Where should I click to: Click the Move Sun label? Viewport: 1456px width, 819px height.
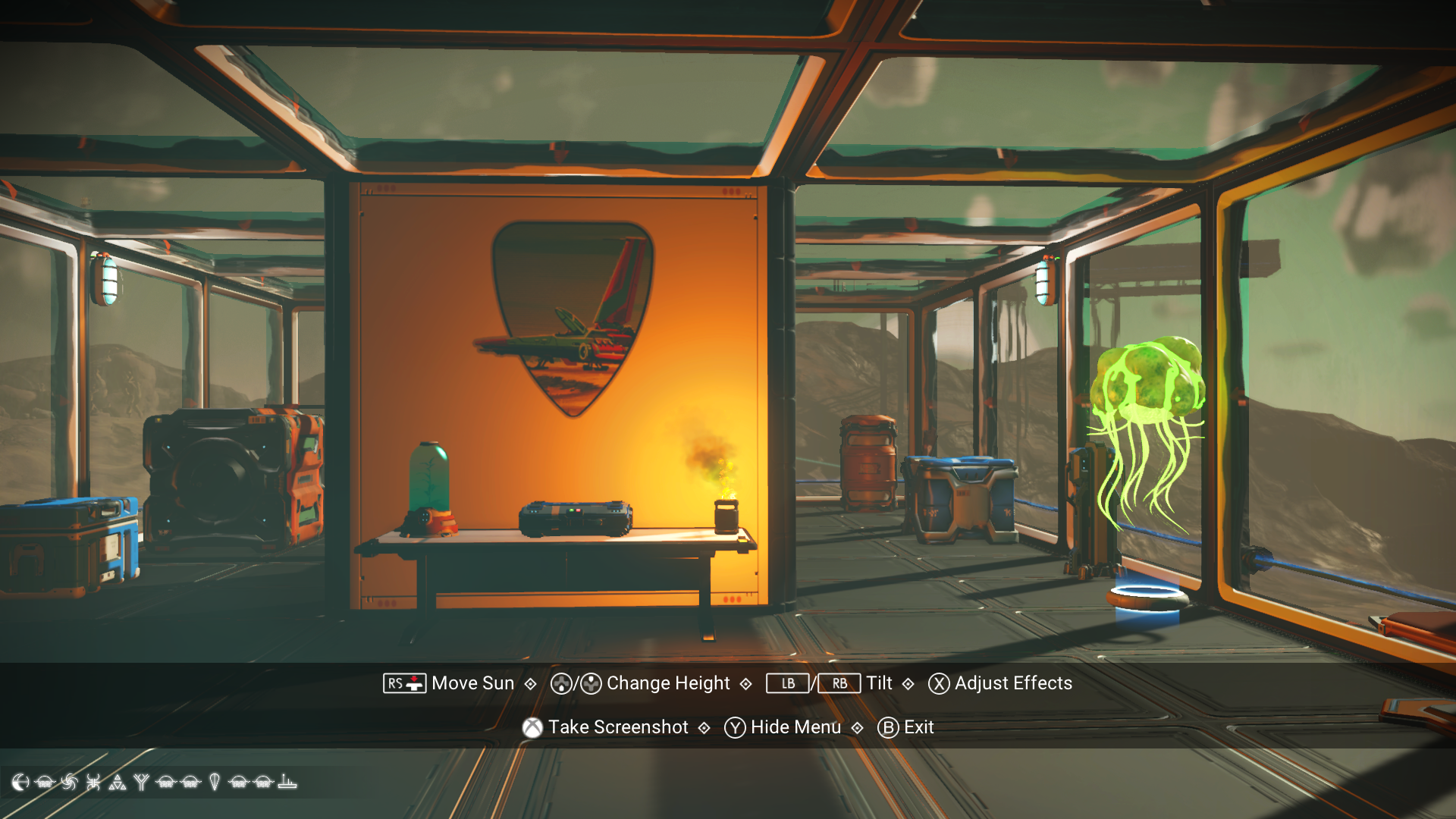coord(470,683)
